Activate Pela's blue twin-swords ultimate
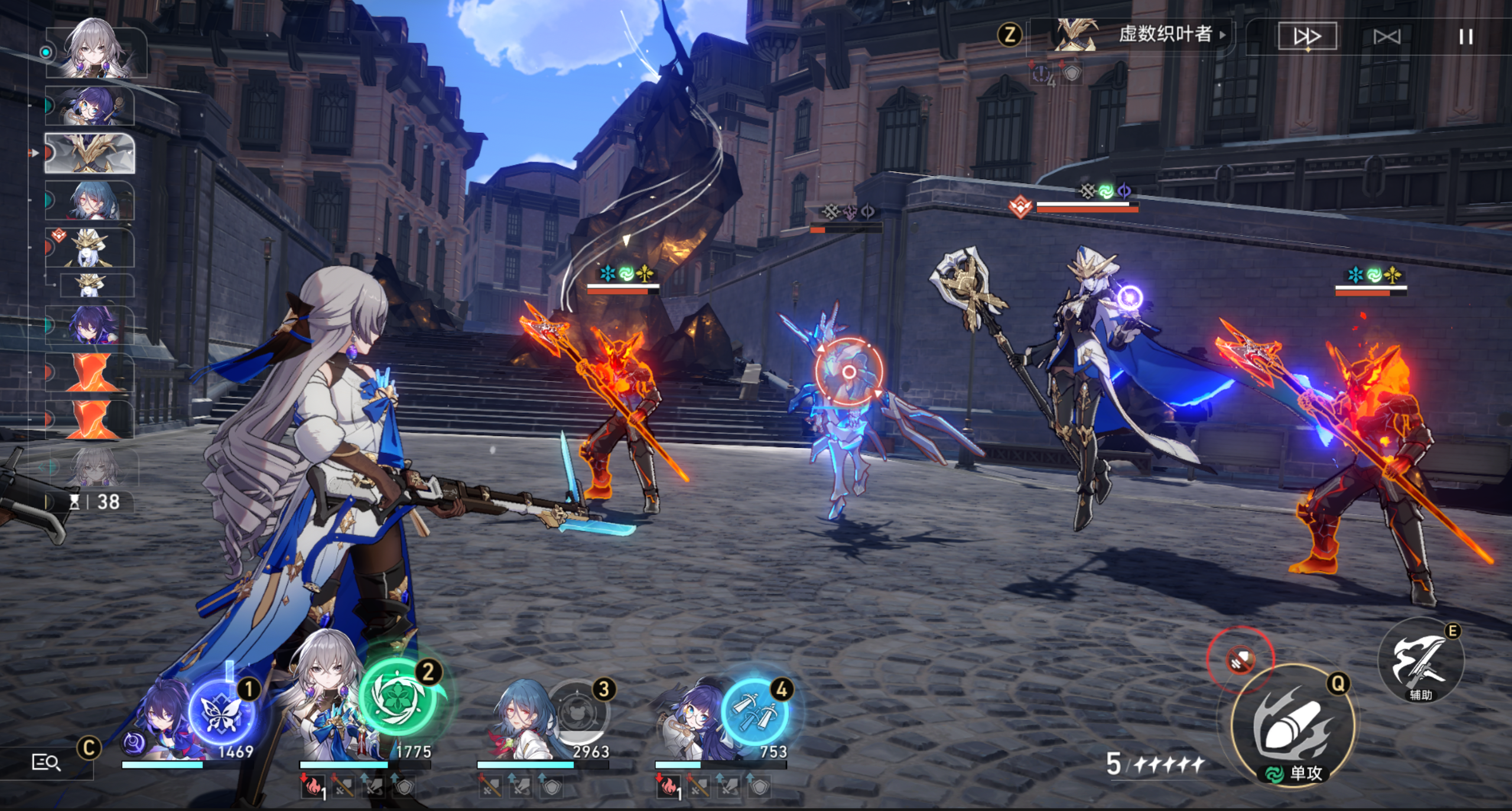This screenshot has width=1512, height=811. coord(755,712)
